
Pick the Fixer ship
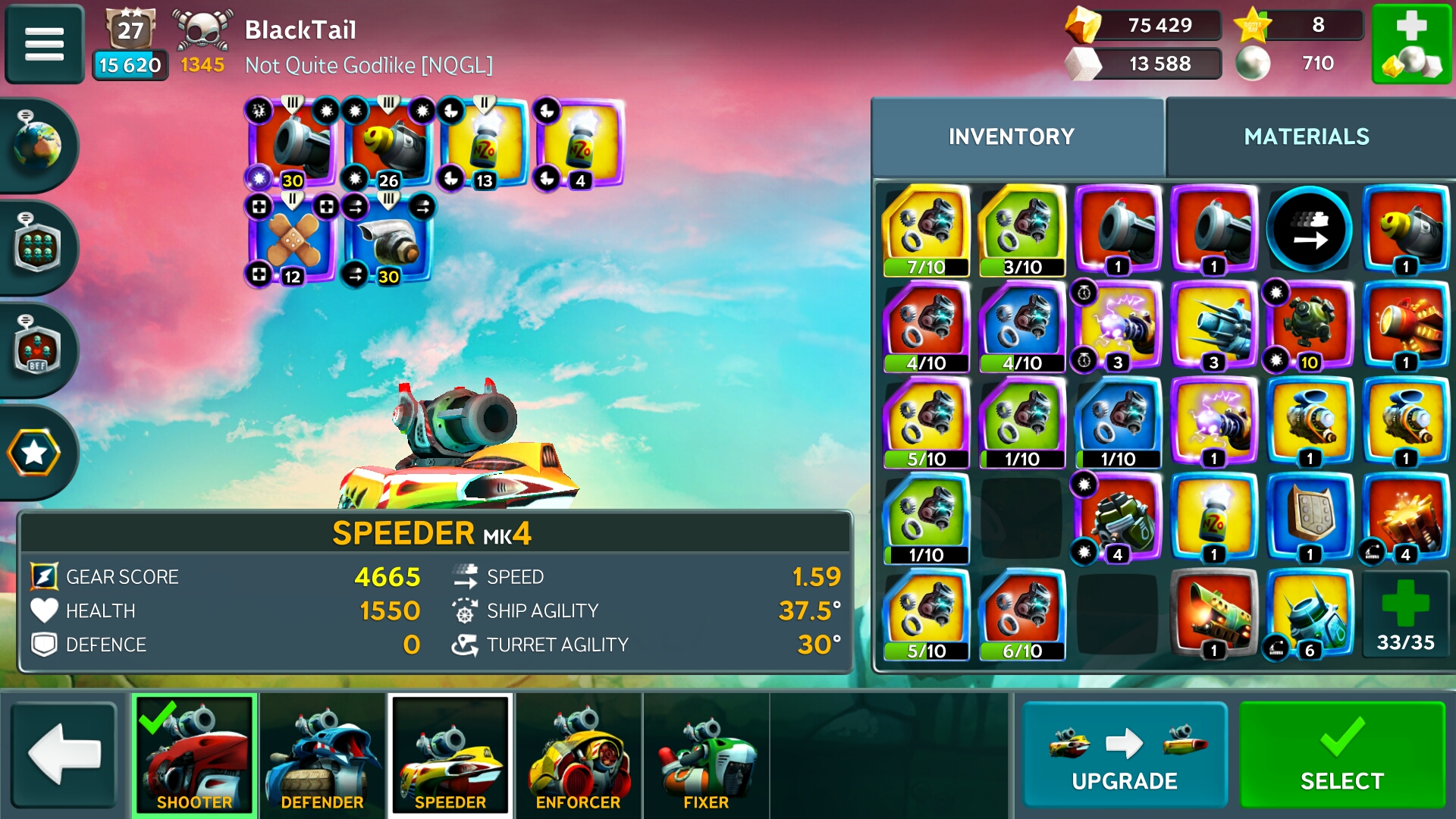(x=705, y=755)
